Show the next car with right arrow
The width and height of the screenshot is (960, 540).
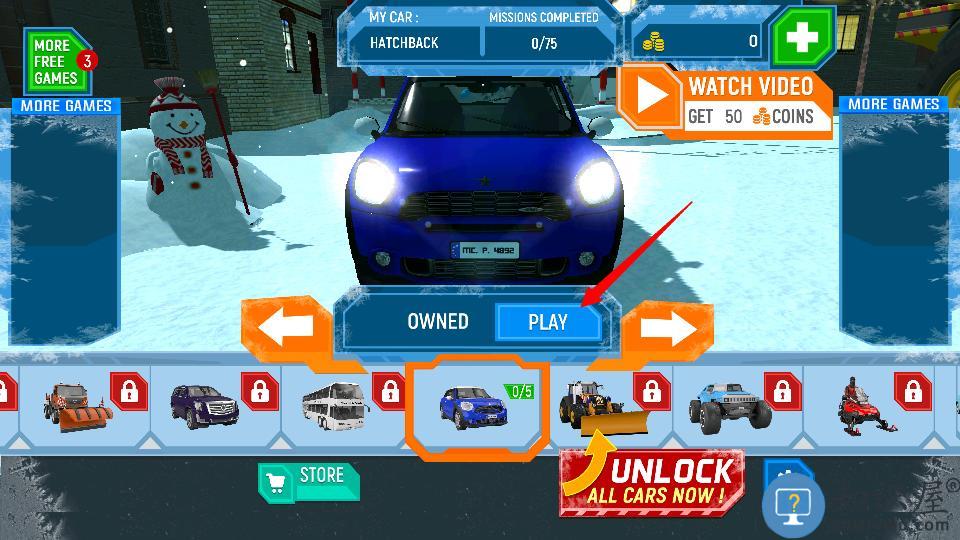(669, 327)
